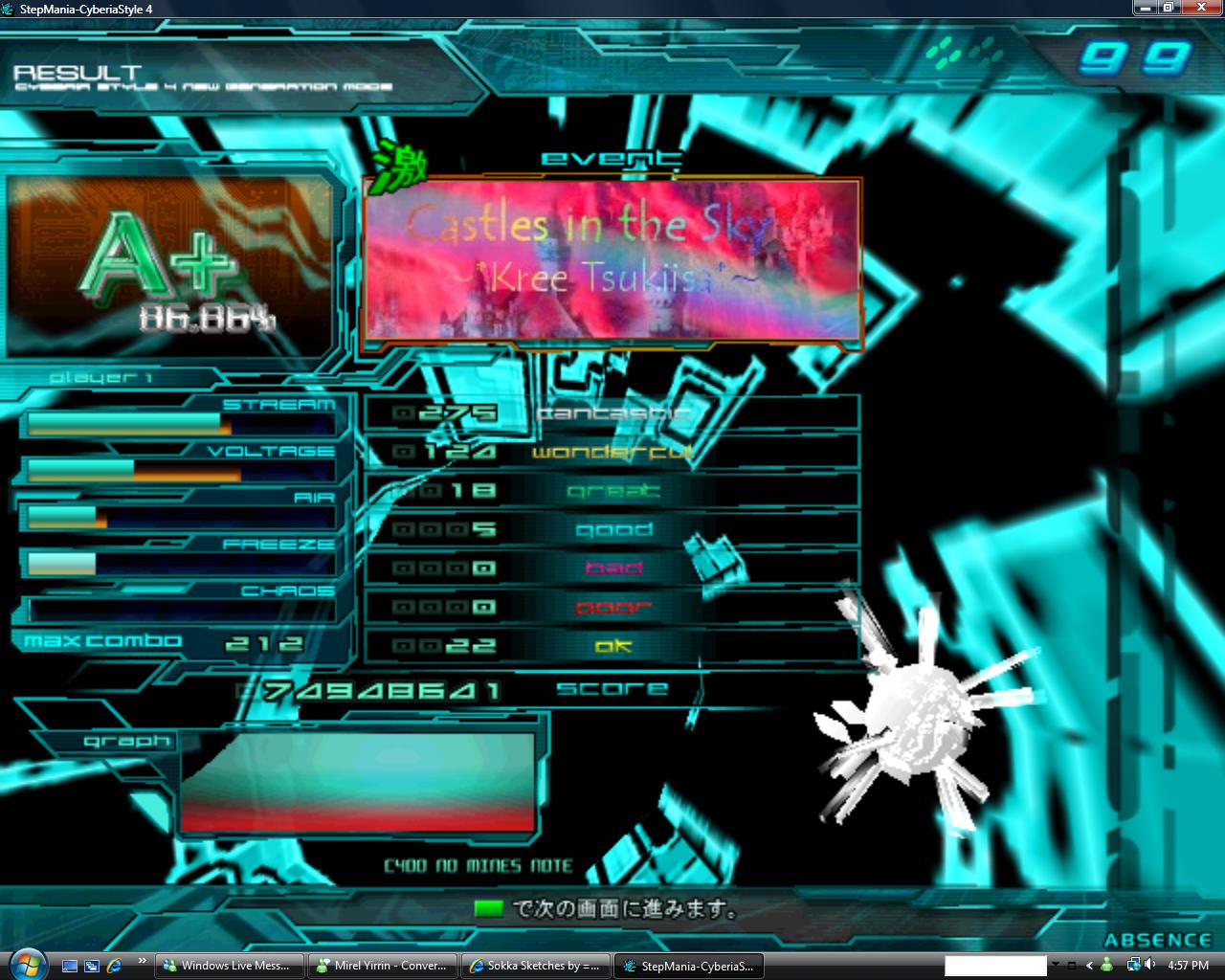Click the Castles in the Sky banner
This screenshot has width=1225, height=980.
(x=612, y=260)
